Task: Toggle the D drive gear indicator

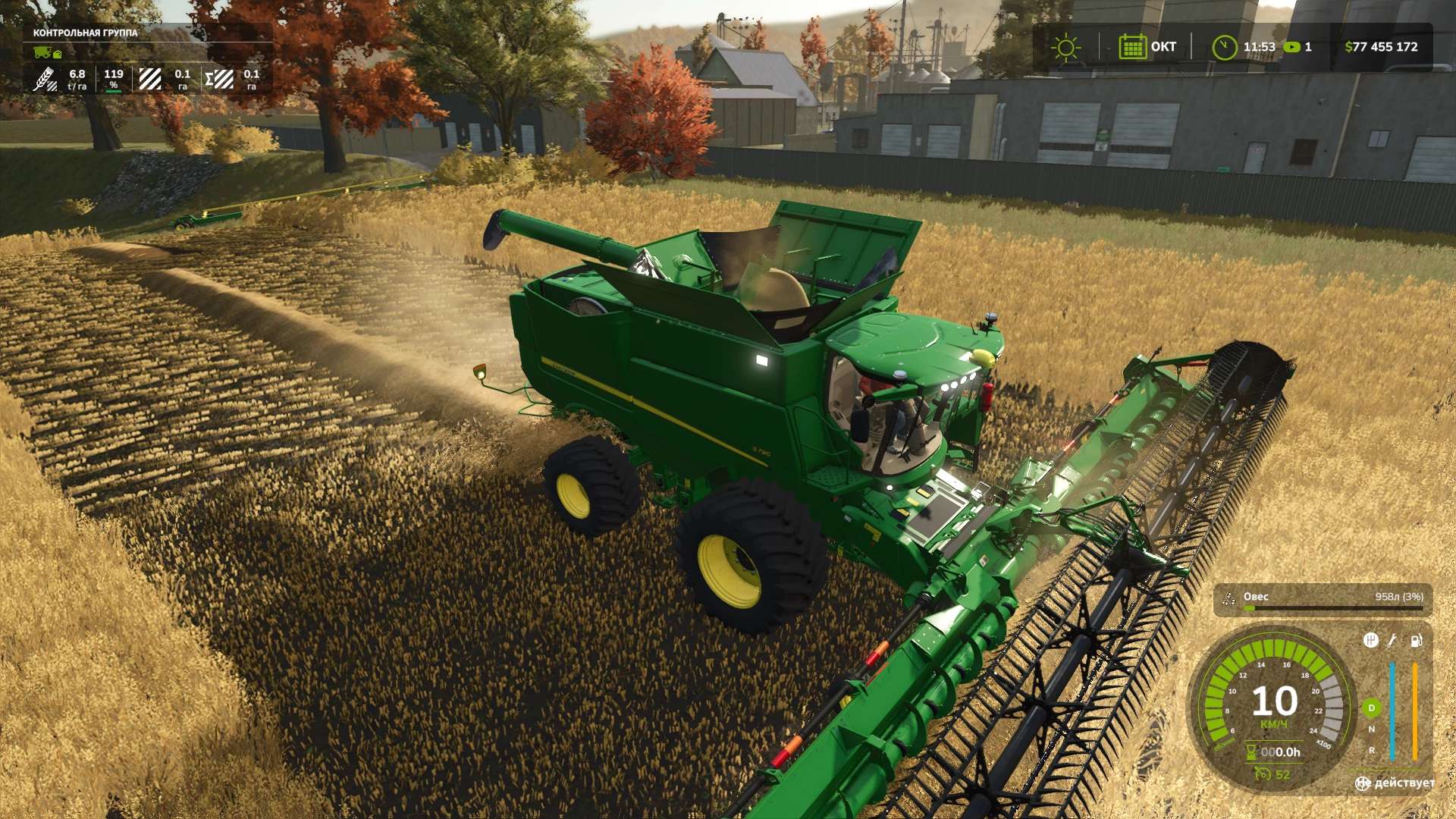Action: click(x=1371, y=708)
